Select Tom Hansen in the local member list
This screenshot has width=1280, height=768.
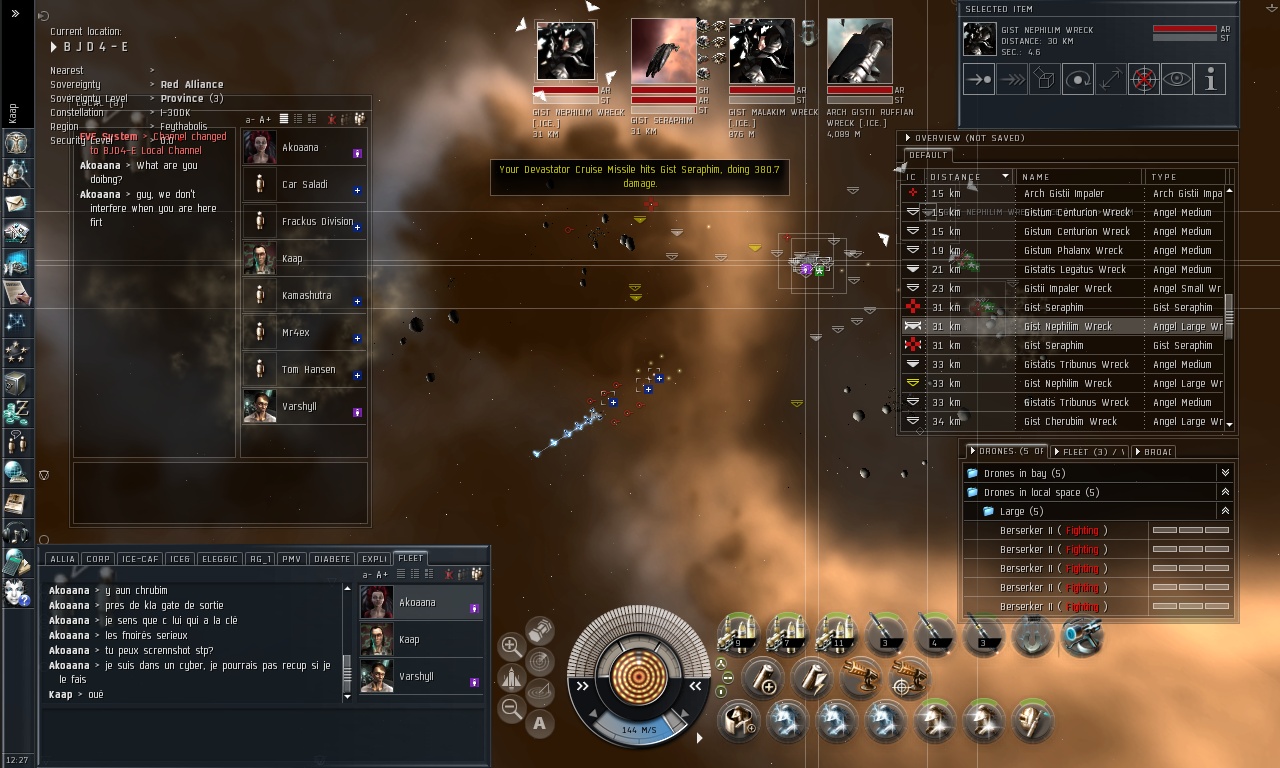tap(308, 370)
